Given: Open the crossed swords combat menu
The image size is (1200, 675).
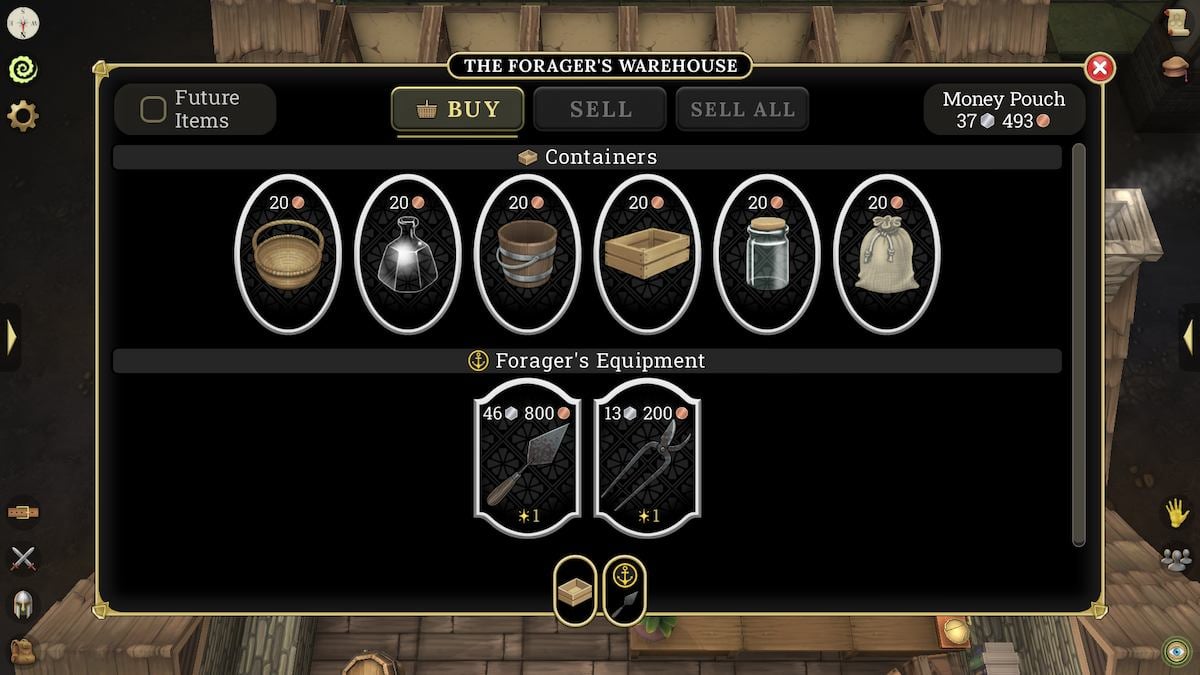Looking at the screenshot, I should tap(23, 559).
